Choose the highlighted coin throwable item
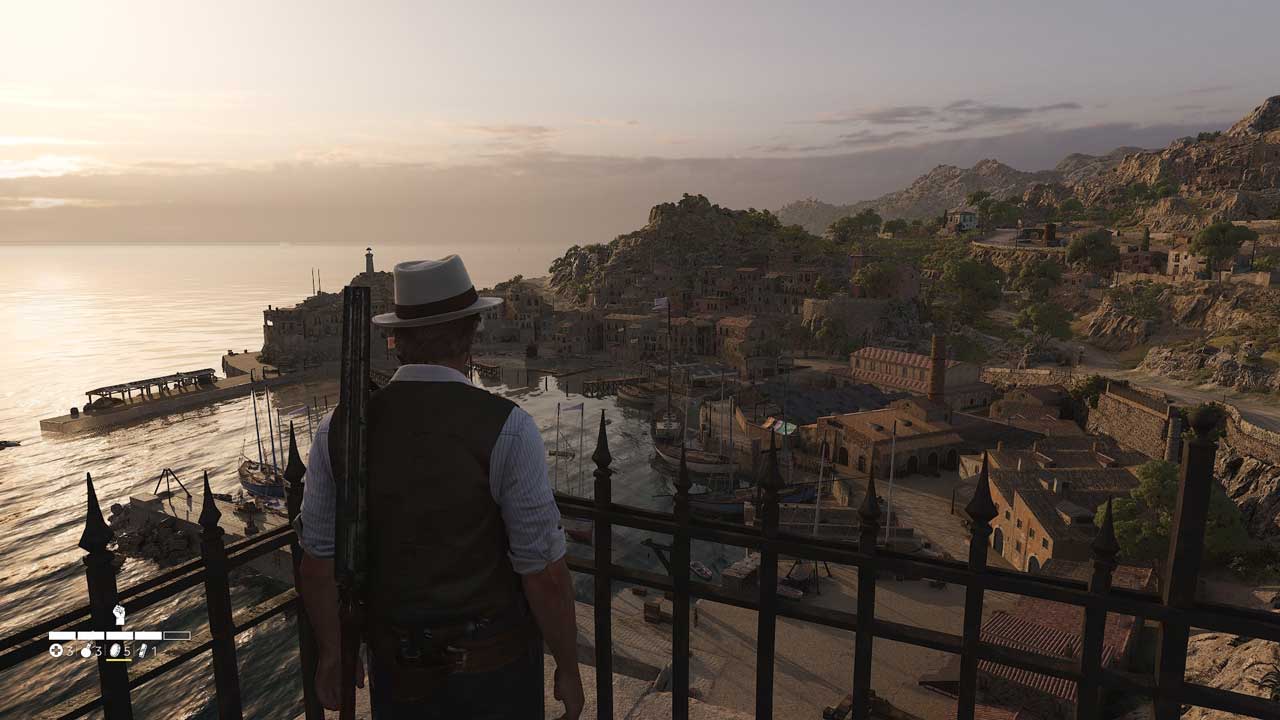 pyautogui.click(x=114, y=650)
